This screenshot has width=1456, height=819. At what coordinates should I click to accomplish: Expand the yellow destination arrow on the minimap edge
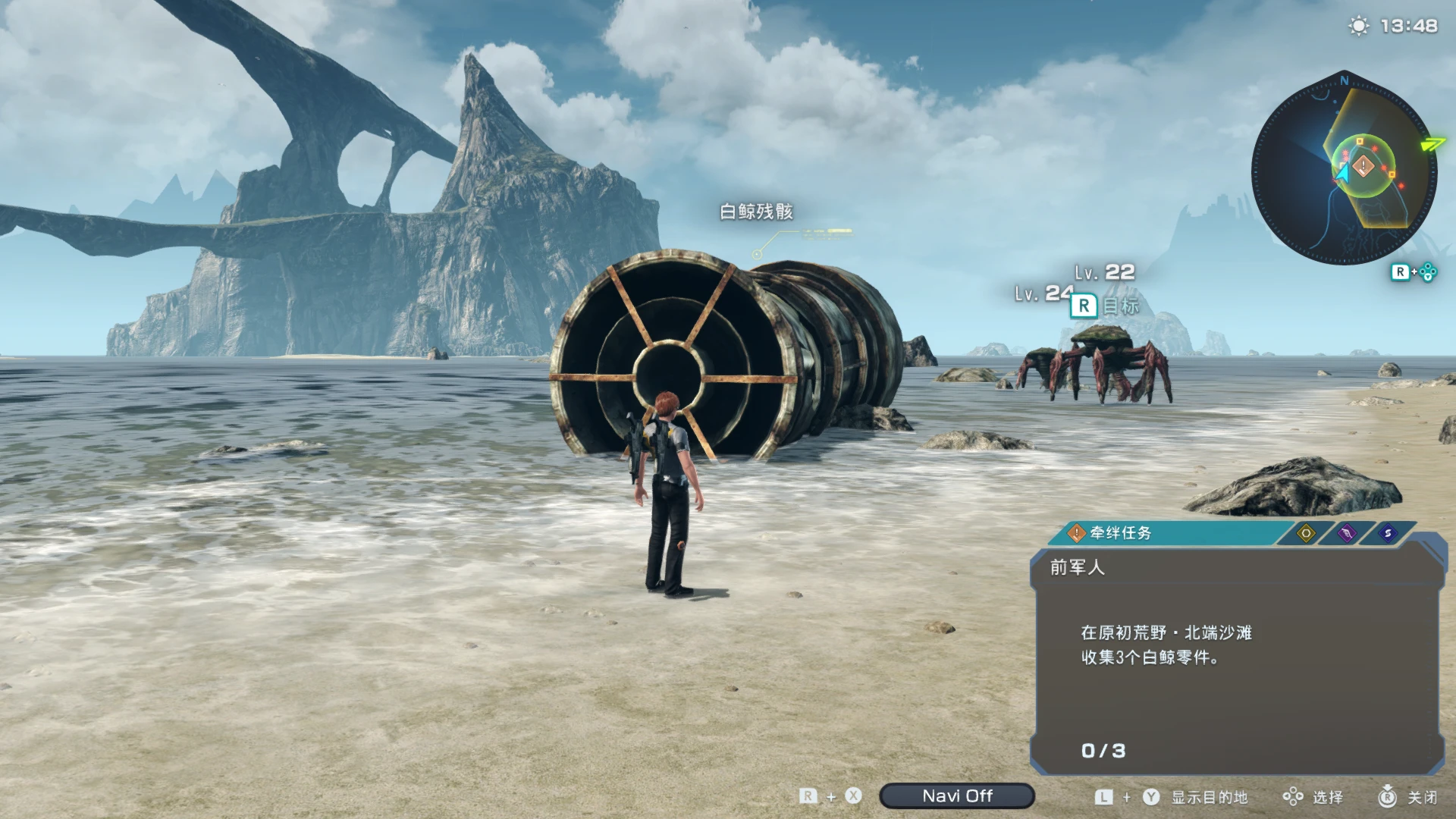(1433, 143)
